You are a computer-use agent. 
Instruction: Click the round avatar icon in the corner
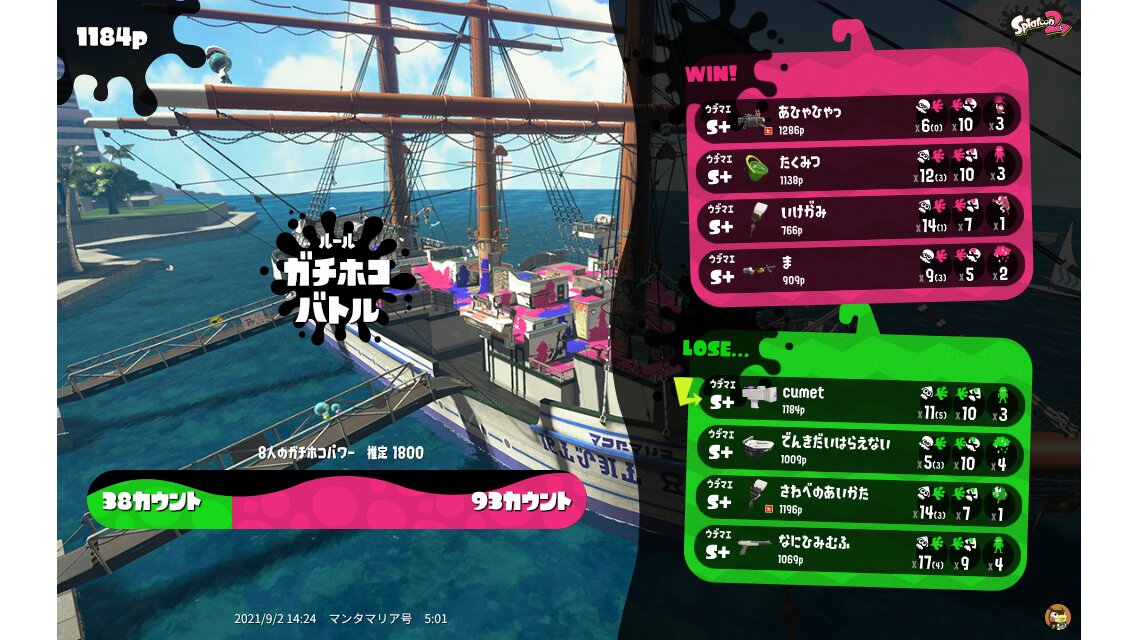click(x=1057, y=616)
